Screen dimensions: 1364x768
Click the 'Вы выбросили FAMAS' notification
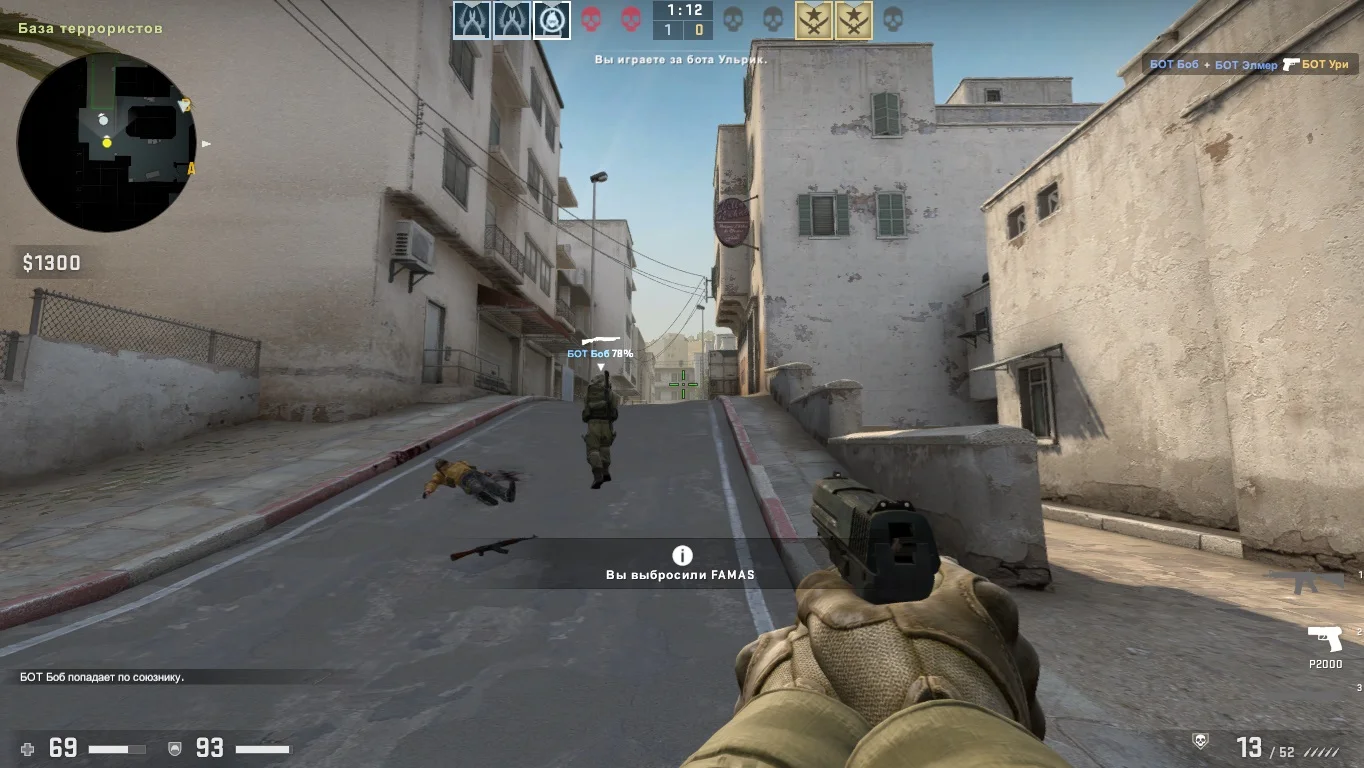681,564
